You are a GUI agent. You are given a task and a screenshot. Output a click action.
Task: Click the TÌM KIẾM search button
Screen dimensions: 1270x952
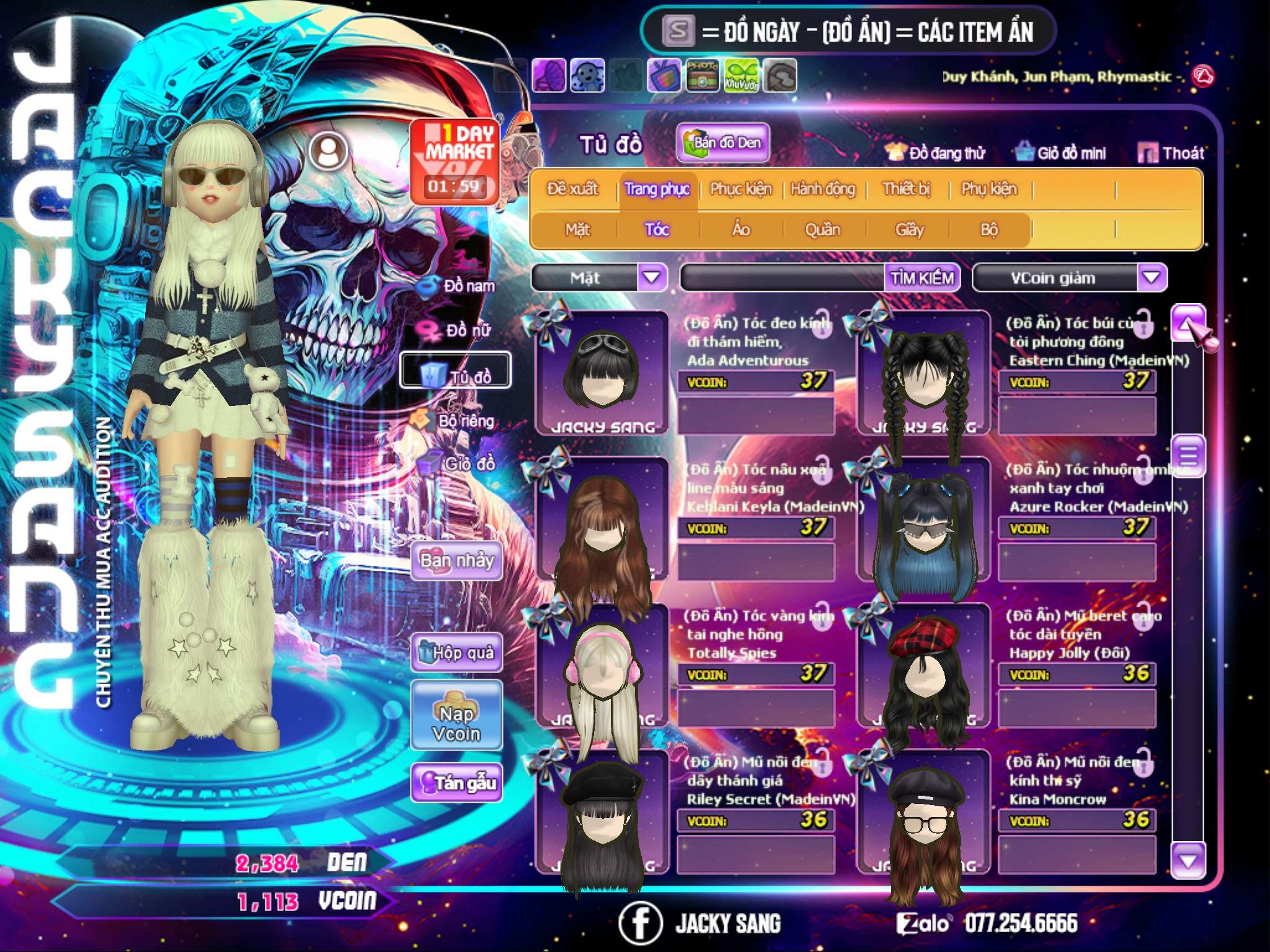tap(922, 278)
